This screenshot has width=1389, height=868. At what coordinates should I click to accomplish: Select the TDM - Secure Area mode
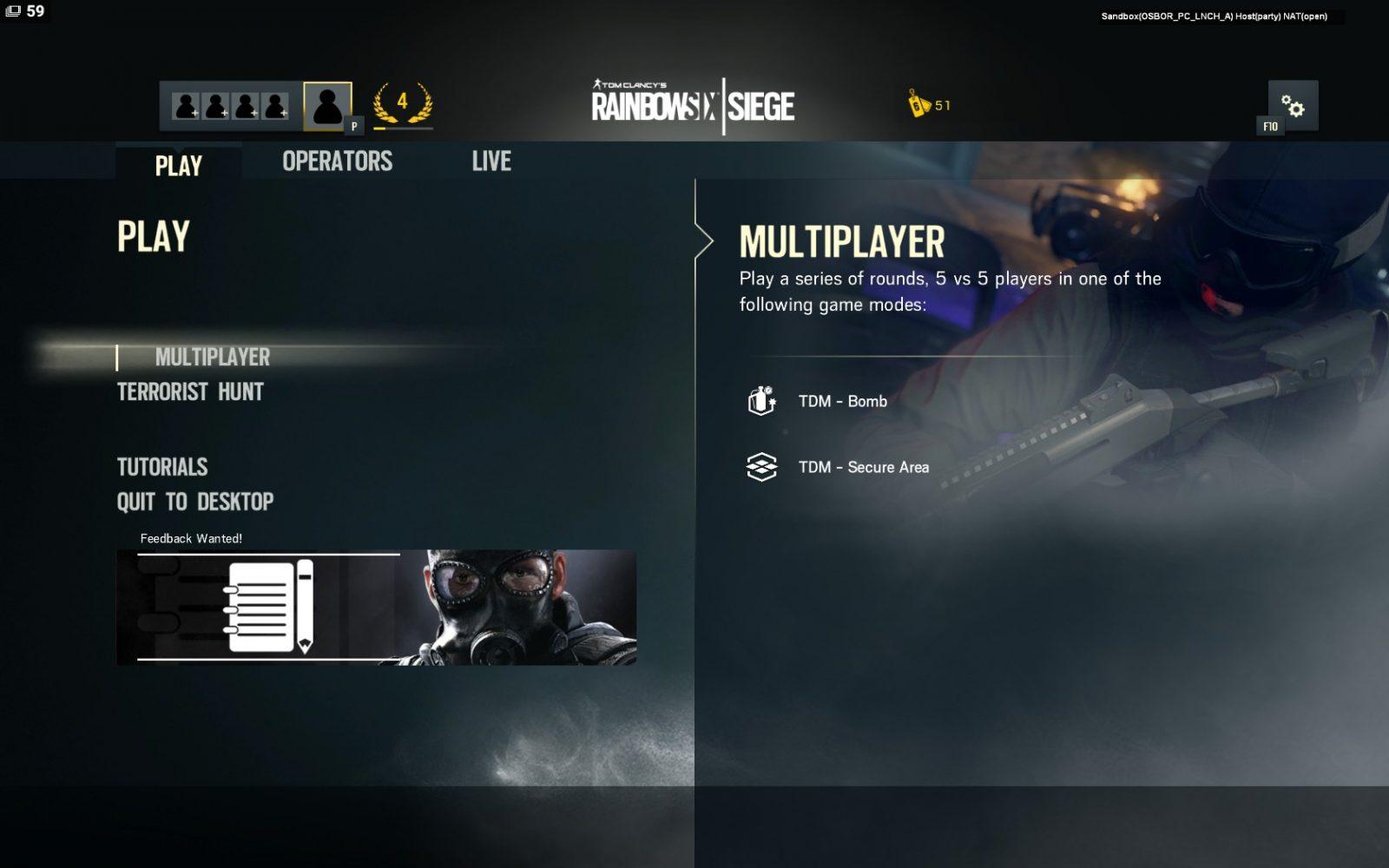pos(863,467)
